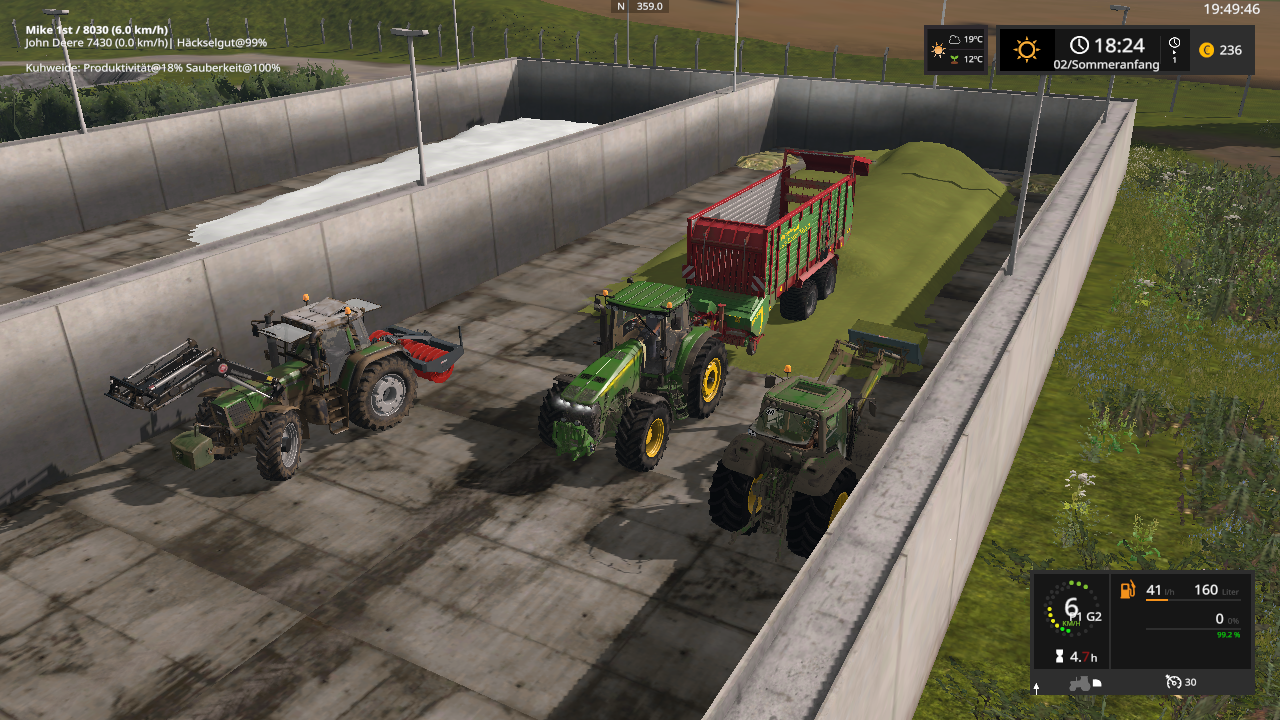Viewport: 1280px width, 720px height.
Task: Click the orange fuel pump icon
Action: [1128, 590]
